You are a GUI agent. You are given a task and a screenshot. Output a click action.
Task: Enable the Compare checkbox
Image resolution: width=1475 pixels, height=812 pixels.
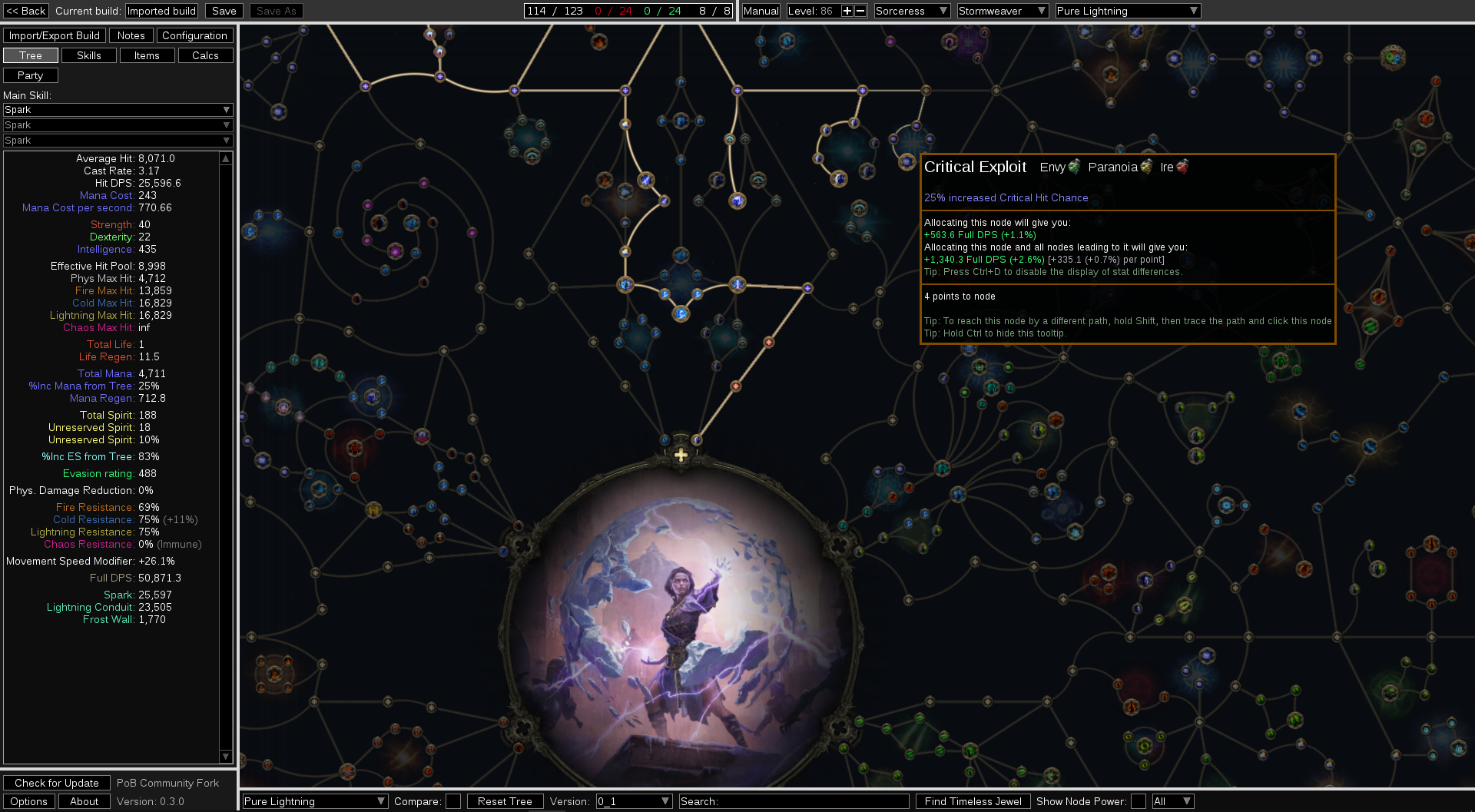pos(453,800)
